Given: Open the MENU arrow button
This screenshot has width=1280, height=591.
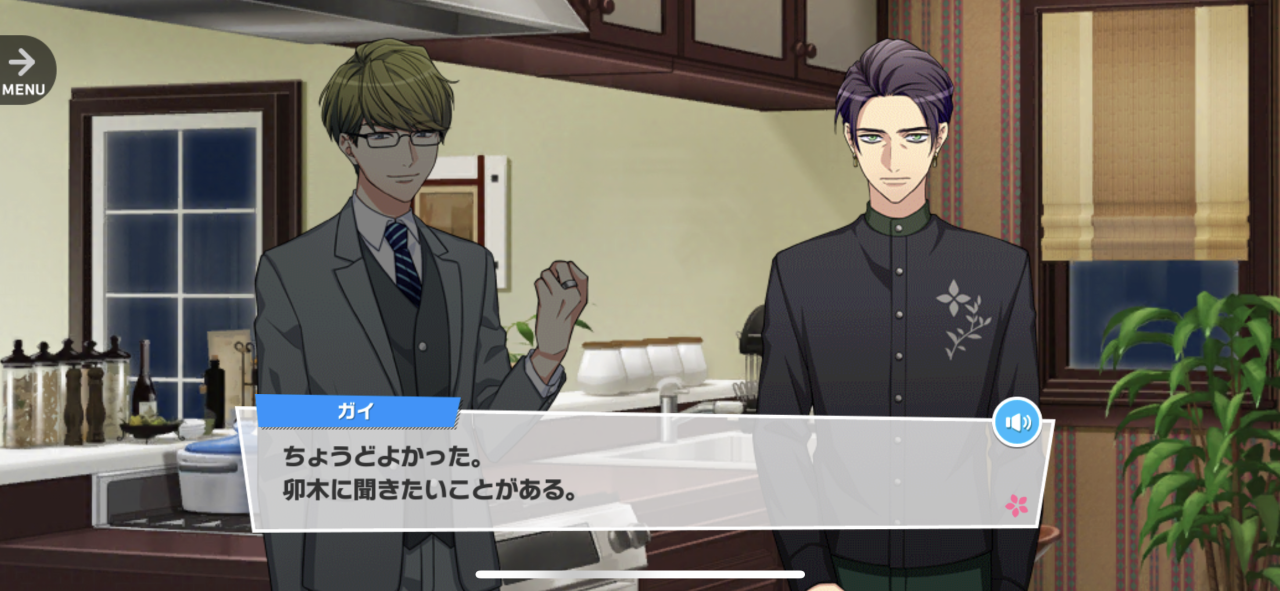Looking at the screenshot, I should click(x=24, y=69).
